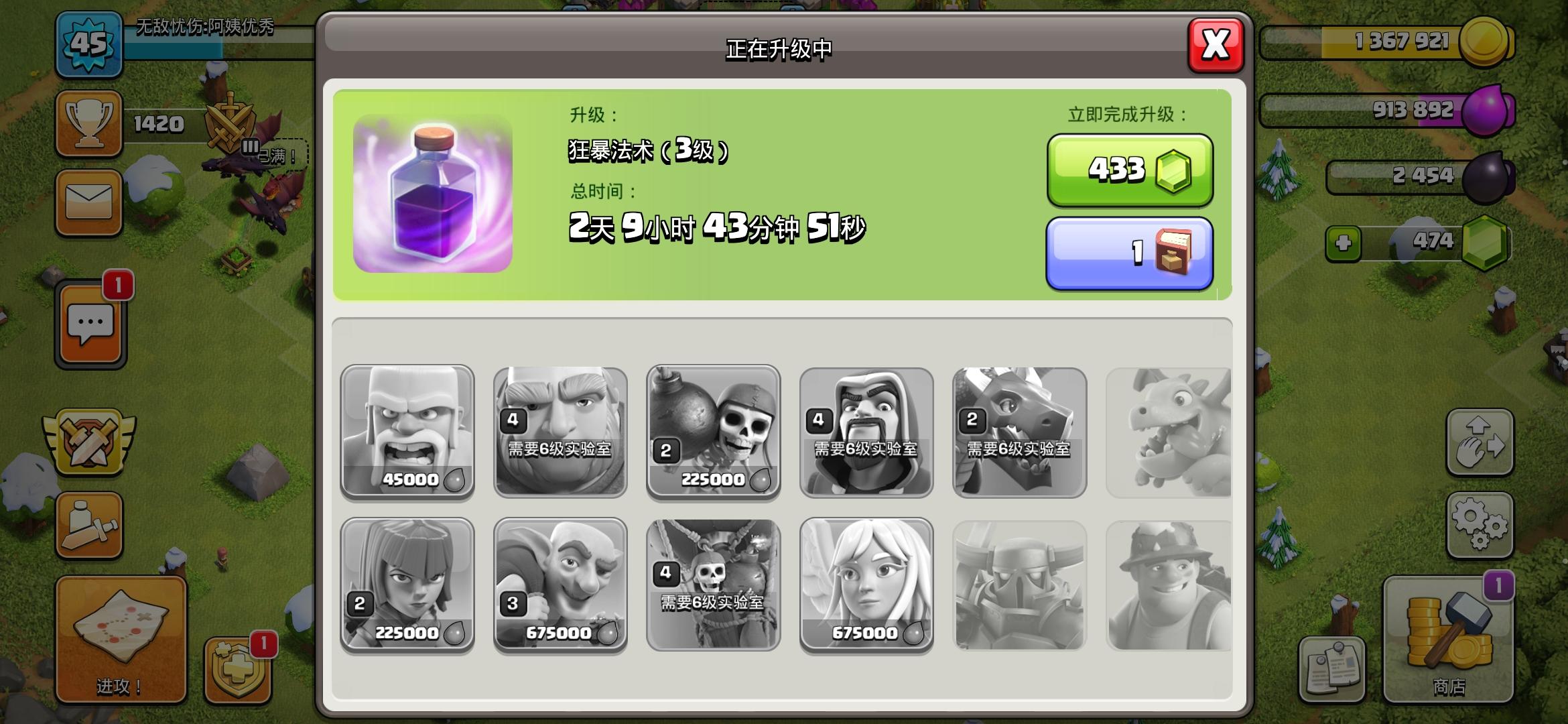This screenshot has width=1568, height=724.
Task: Open the Wall Breaker upgrade entry
Action: coord(712,432)
